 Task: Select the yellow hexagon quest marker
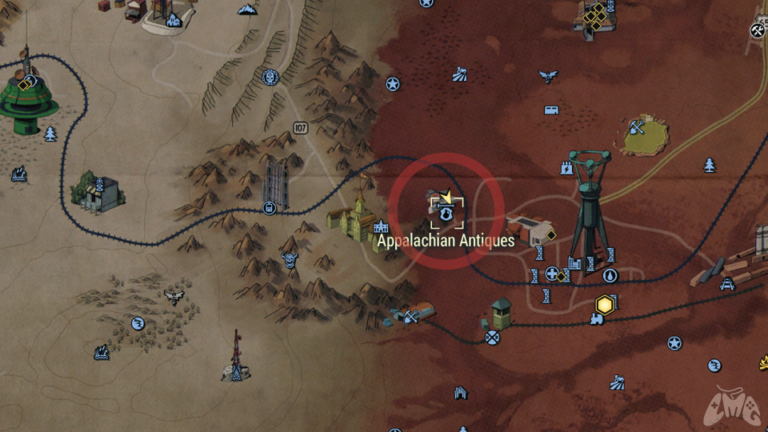[605, 303]
